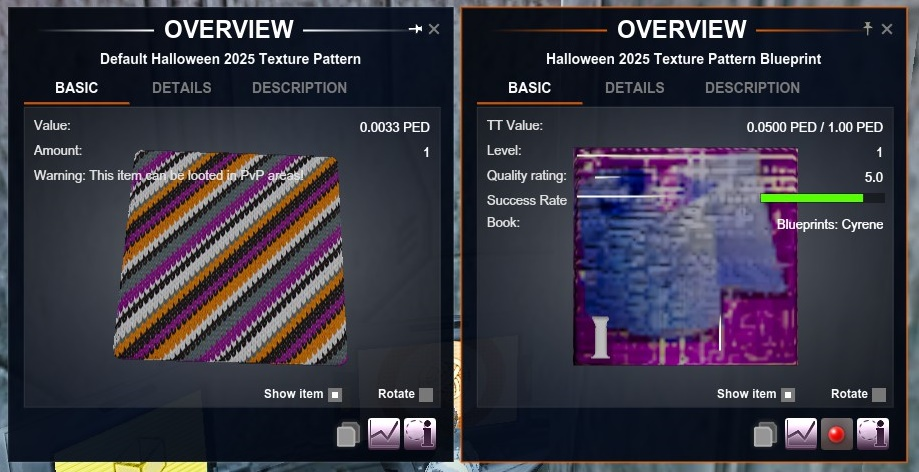
Task: Click the info icon in Default Texture Pattern window
Action: [419, 434]
